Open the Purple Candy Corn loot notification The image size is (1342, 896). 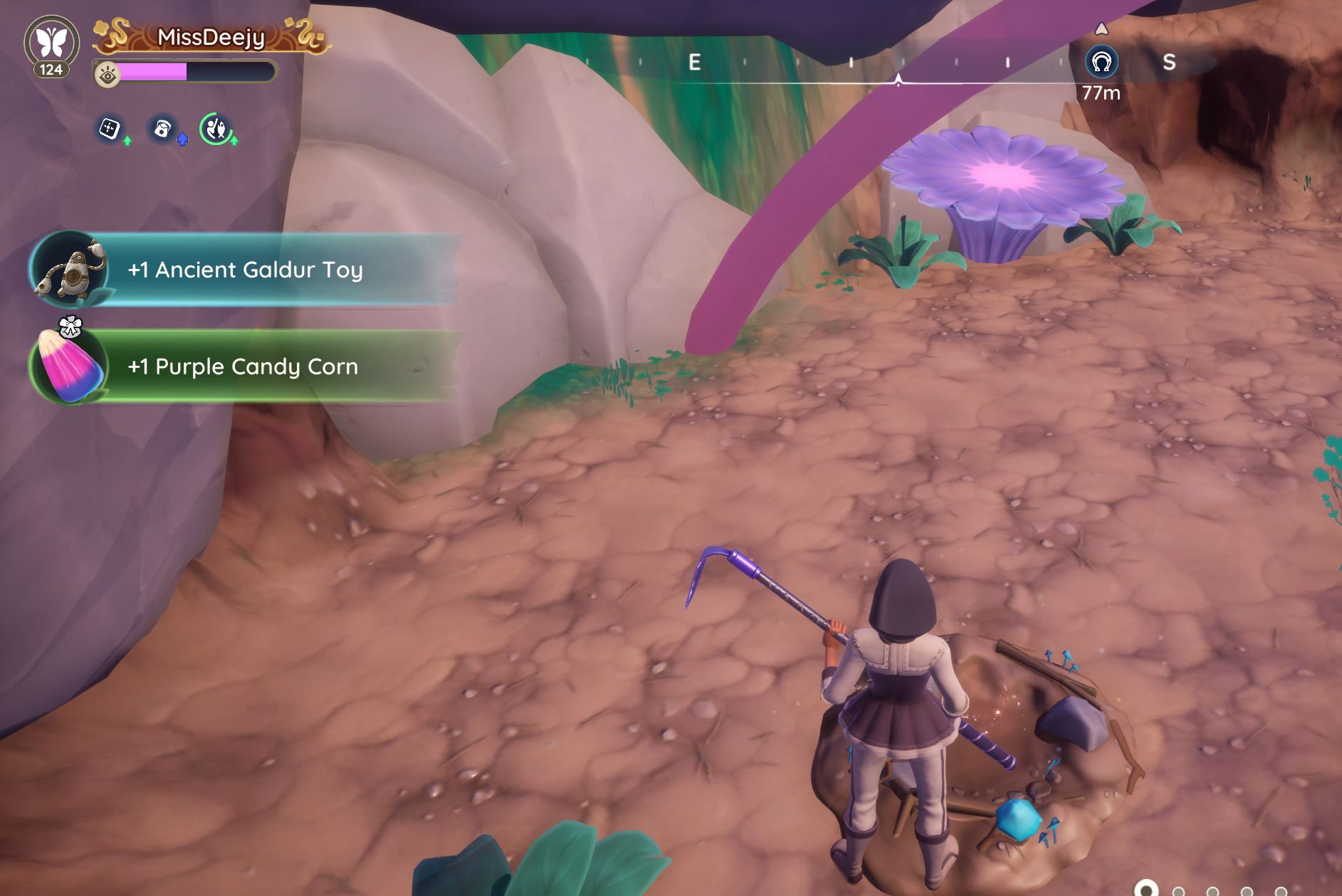pos(243,367)
